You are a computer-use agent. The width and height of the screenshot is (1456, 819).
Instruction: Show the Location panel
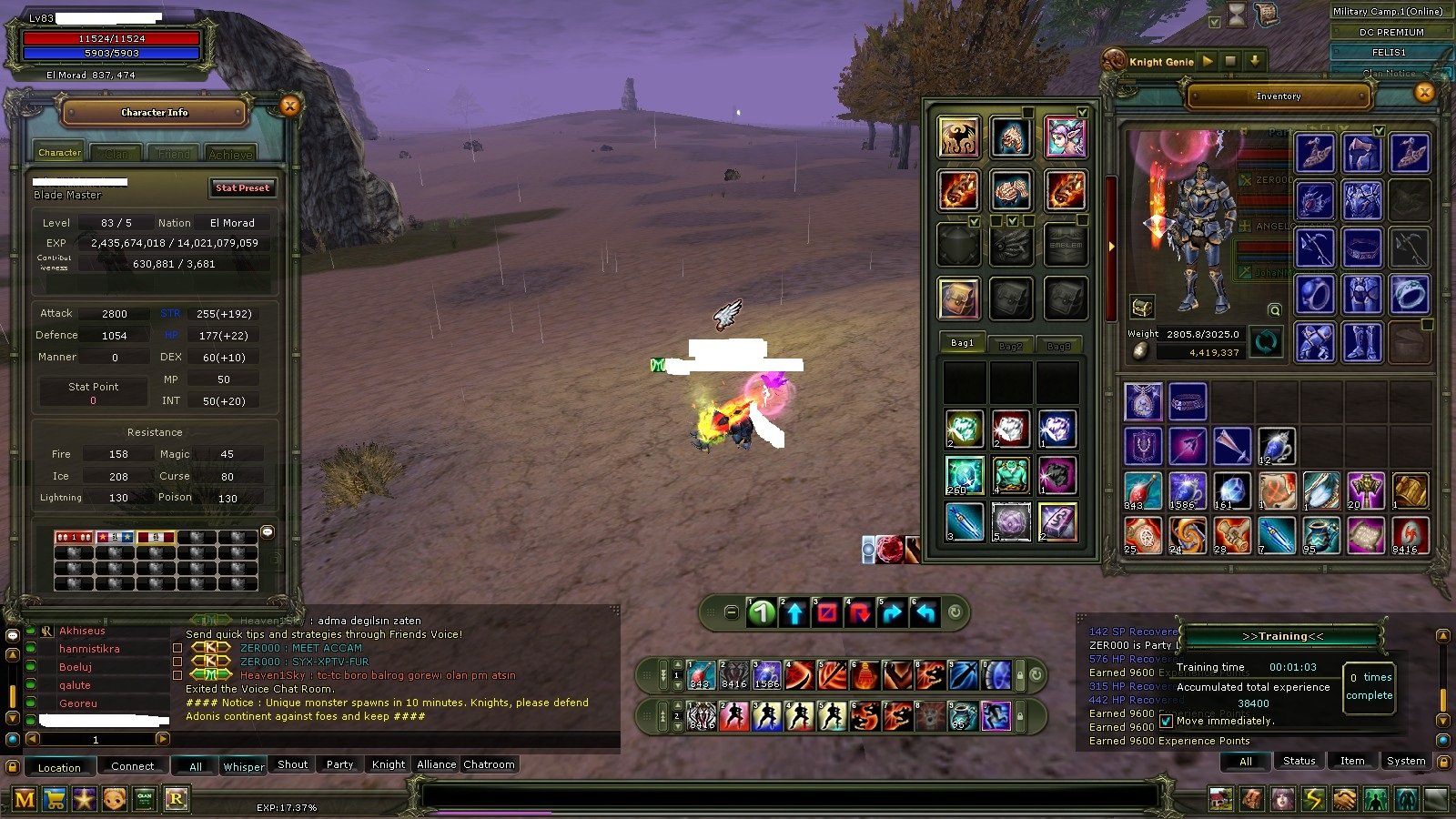59,767
